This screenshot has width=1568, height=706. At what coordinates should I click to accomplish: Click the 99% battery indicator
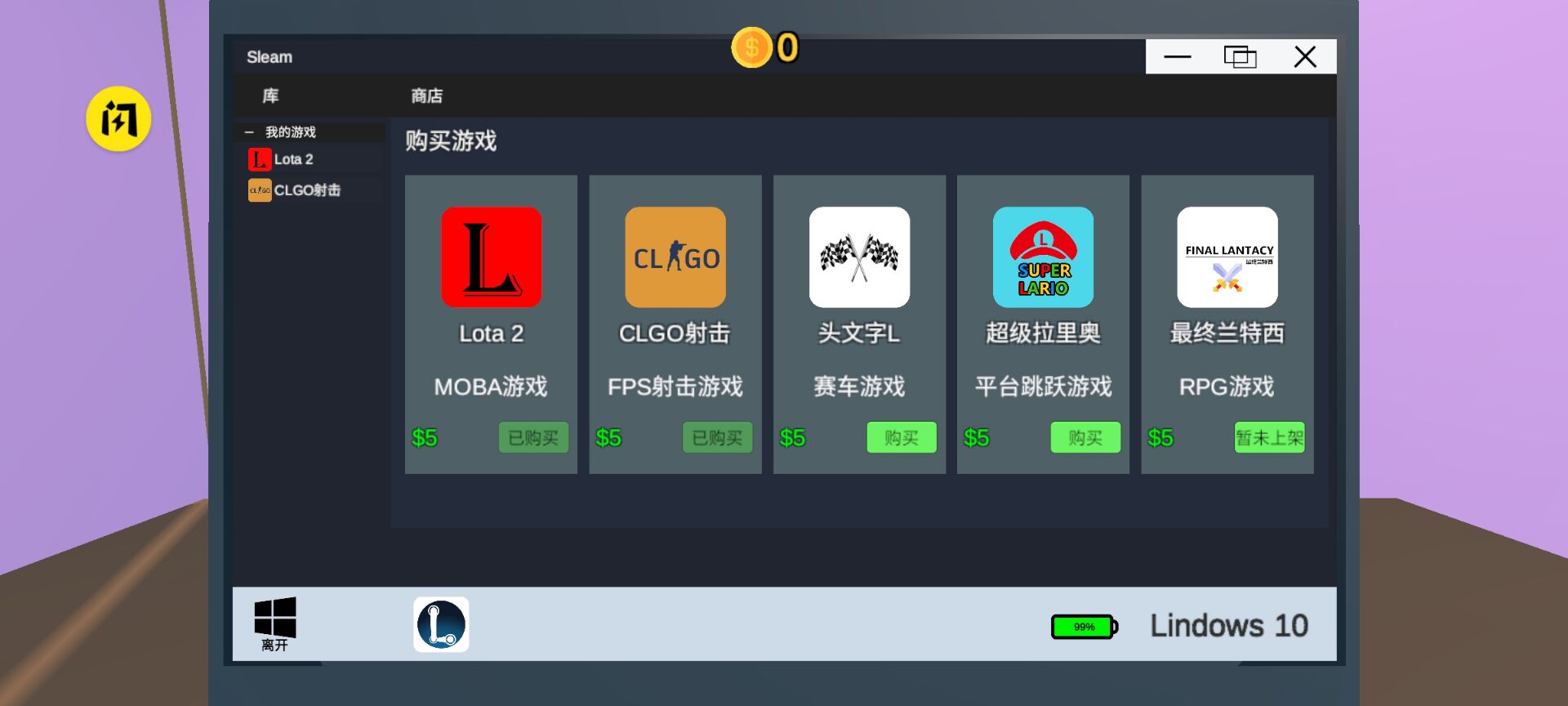point(1082,625)
